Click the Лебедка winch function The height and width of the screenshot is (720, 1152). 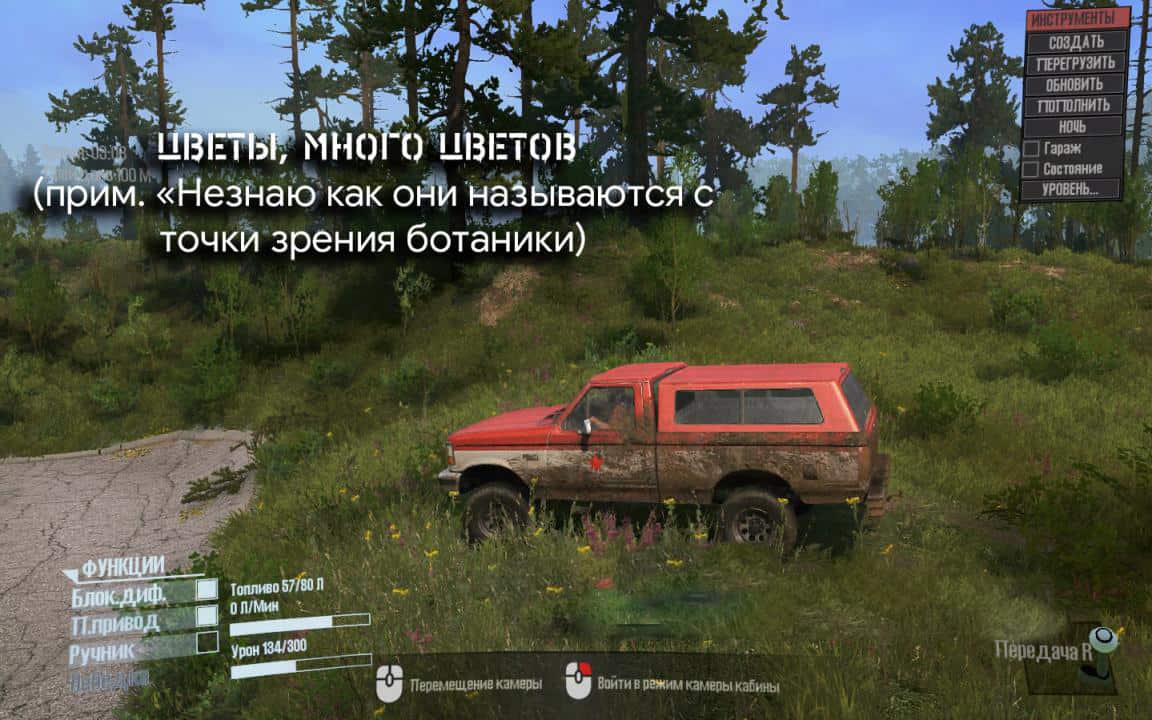pyautogui.click(x=109, y=678)
